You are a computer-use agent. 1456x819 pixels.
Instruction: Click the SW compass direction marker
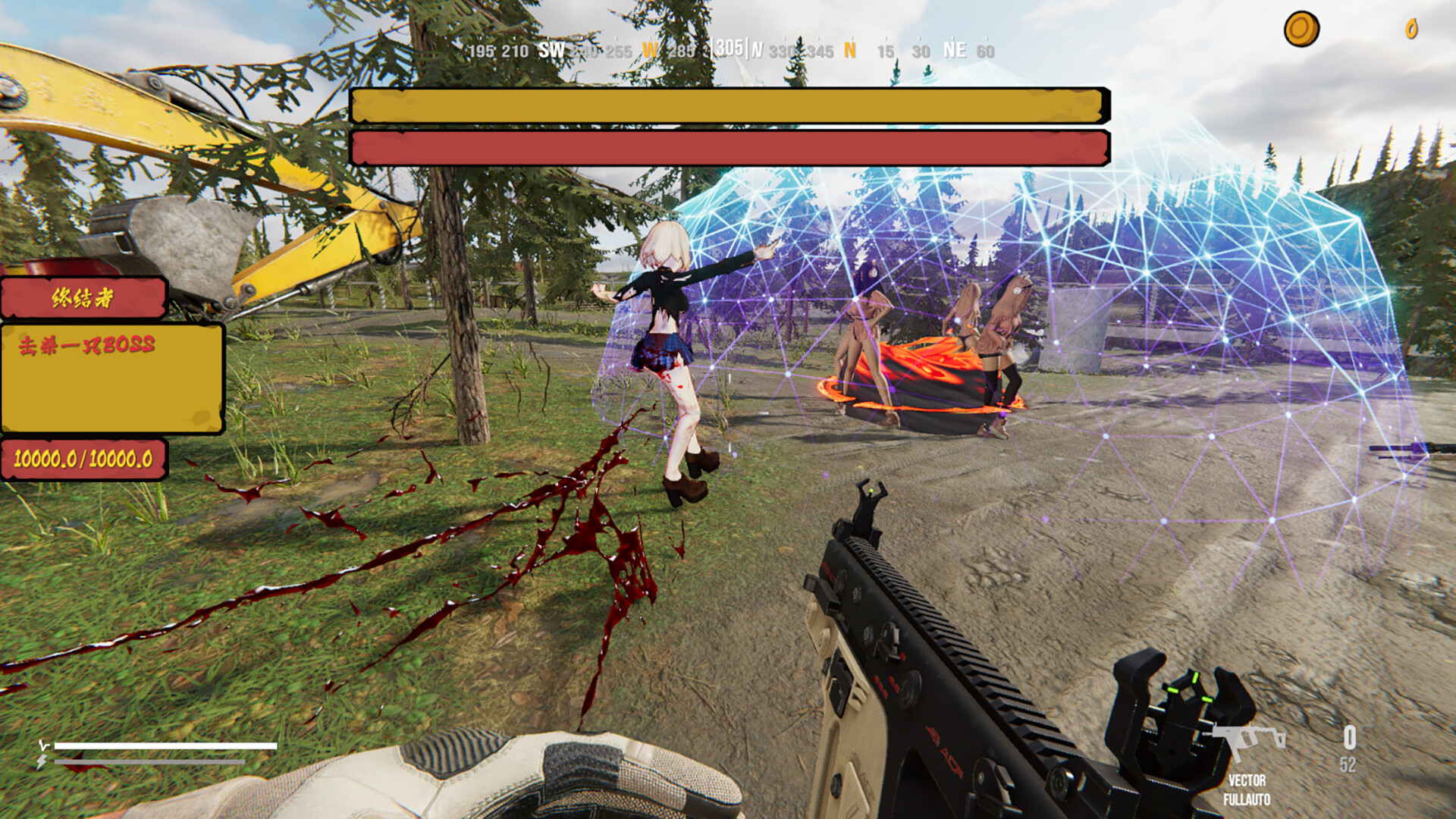551,52
